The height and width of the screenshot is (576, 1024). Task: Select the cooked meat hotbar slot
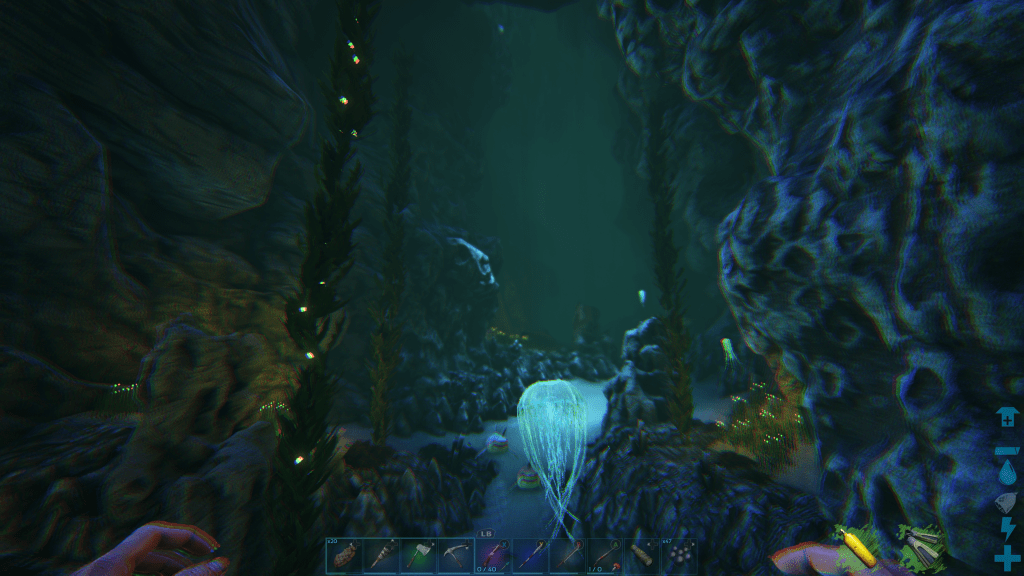(x=343, y=557)
